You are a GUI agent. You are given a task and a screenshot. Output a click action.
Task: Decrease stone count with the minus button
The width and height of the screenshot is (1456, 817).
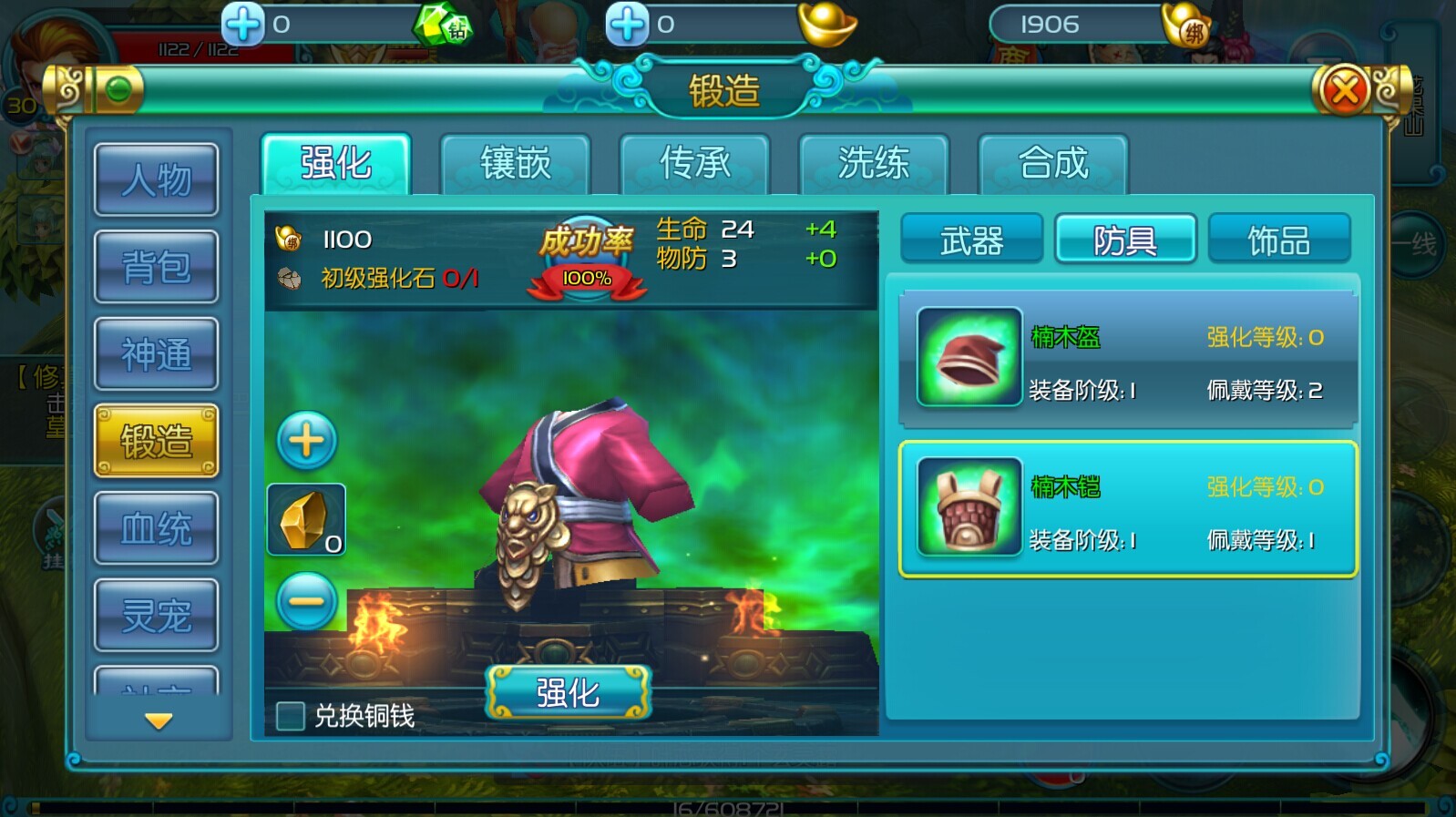[x=307, y=601]
